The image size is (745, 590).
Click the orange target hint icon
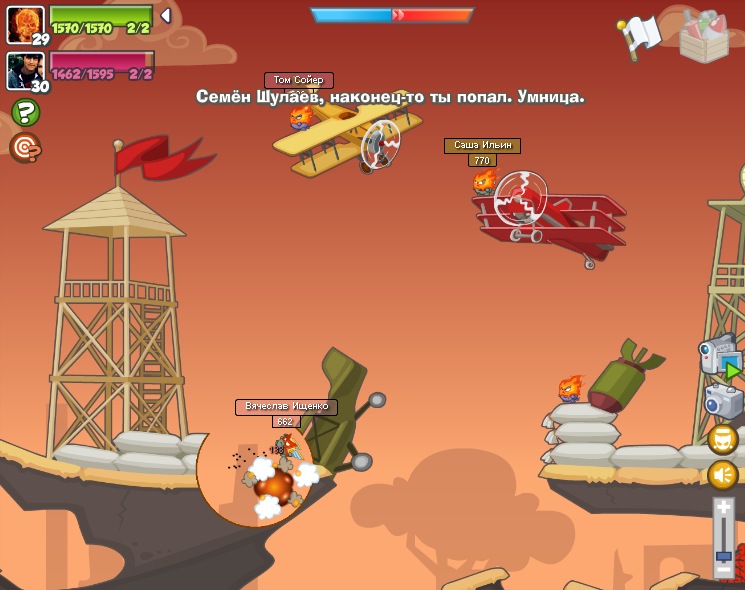point(25,148)
